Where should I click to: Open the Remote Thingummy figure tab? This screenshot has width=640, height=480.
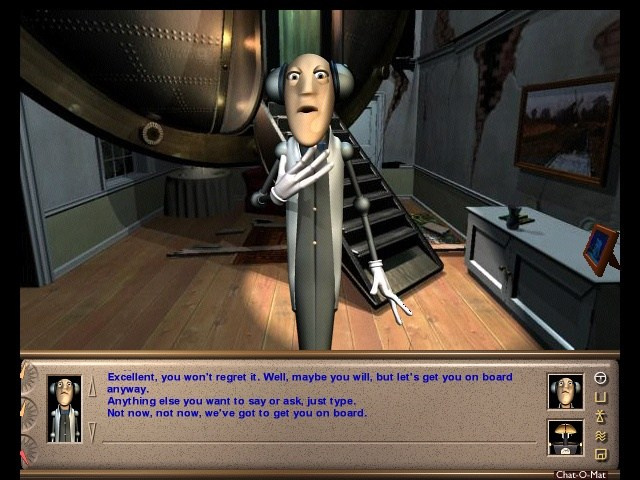point(601,416)
